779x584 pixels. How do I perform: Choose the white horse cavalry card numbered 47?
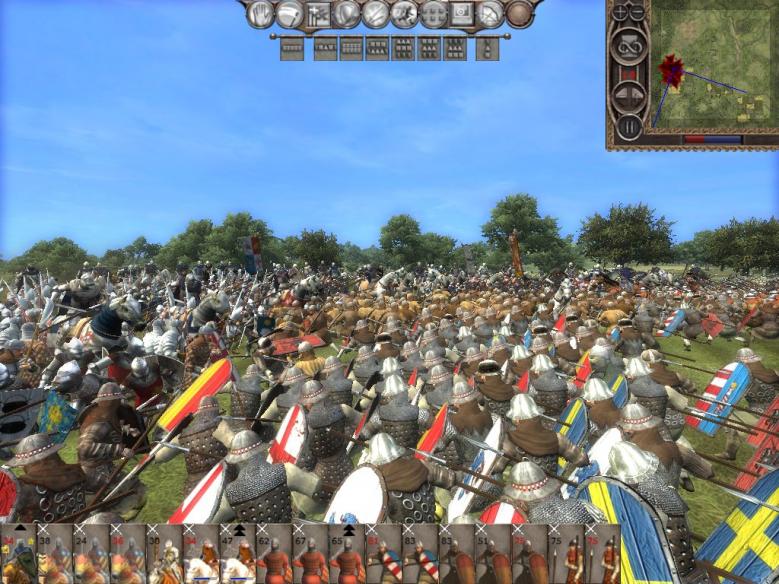(236, 554)
